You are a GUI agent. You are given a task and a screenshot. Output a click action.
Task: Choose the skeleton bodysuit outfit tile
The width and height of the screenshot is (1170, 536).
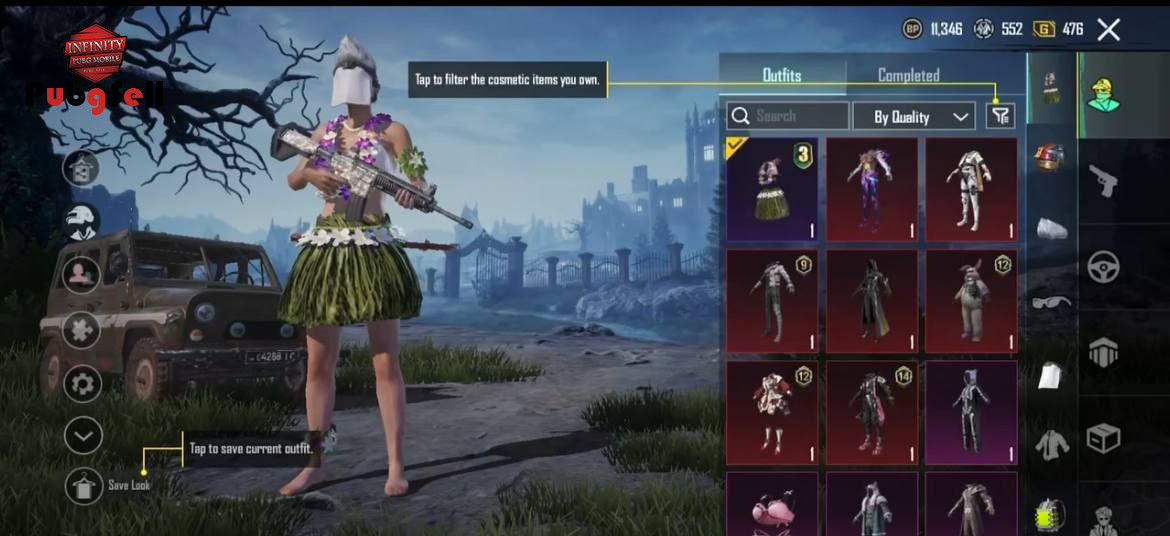(x=970, y=412)
